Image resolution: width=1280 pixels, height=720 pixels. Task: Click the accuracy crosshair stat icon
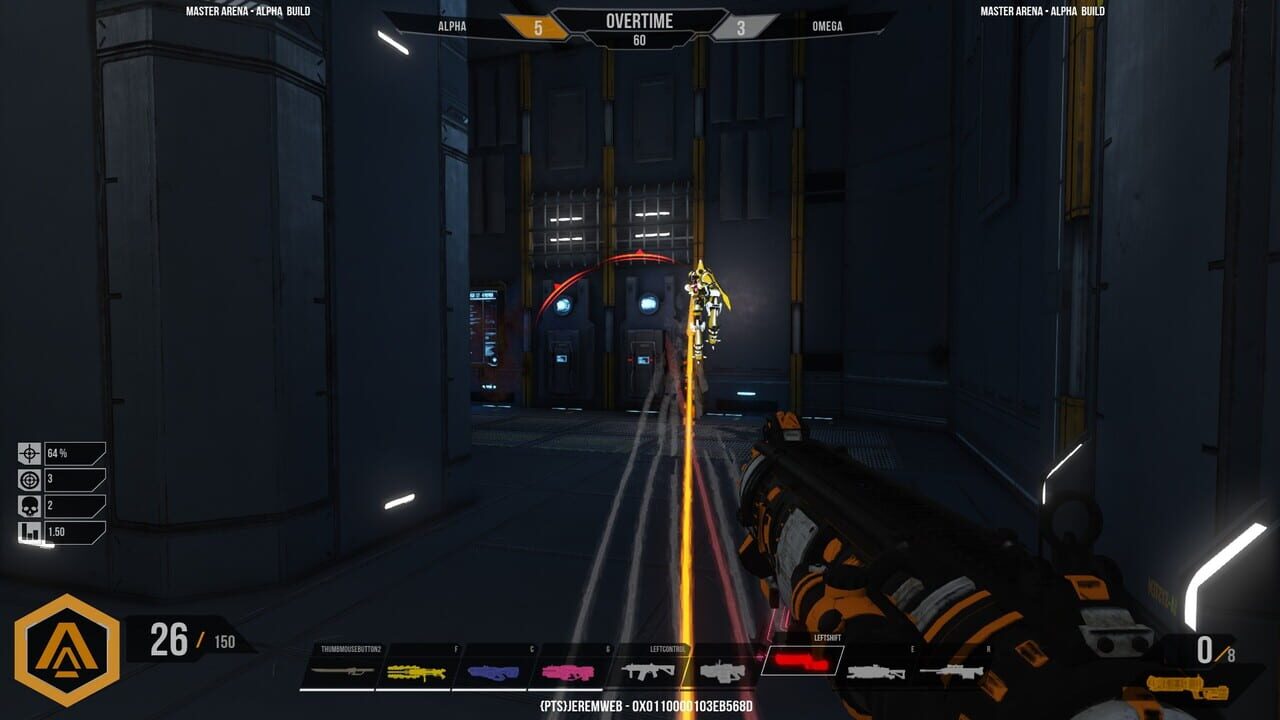click(28, 452)
